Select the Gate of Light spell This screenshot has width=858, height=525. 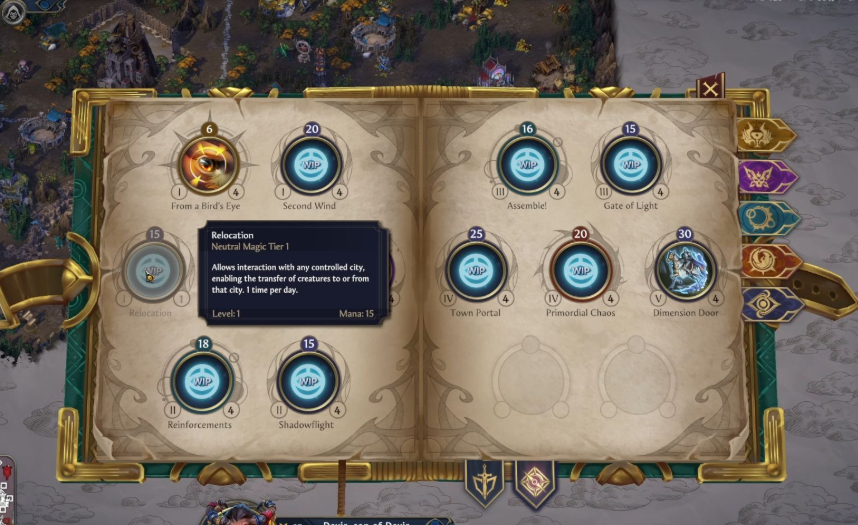pyautogui.click(x=630, y=164)
